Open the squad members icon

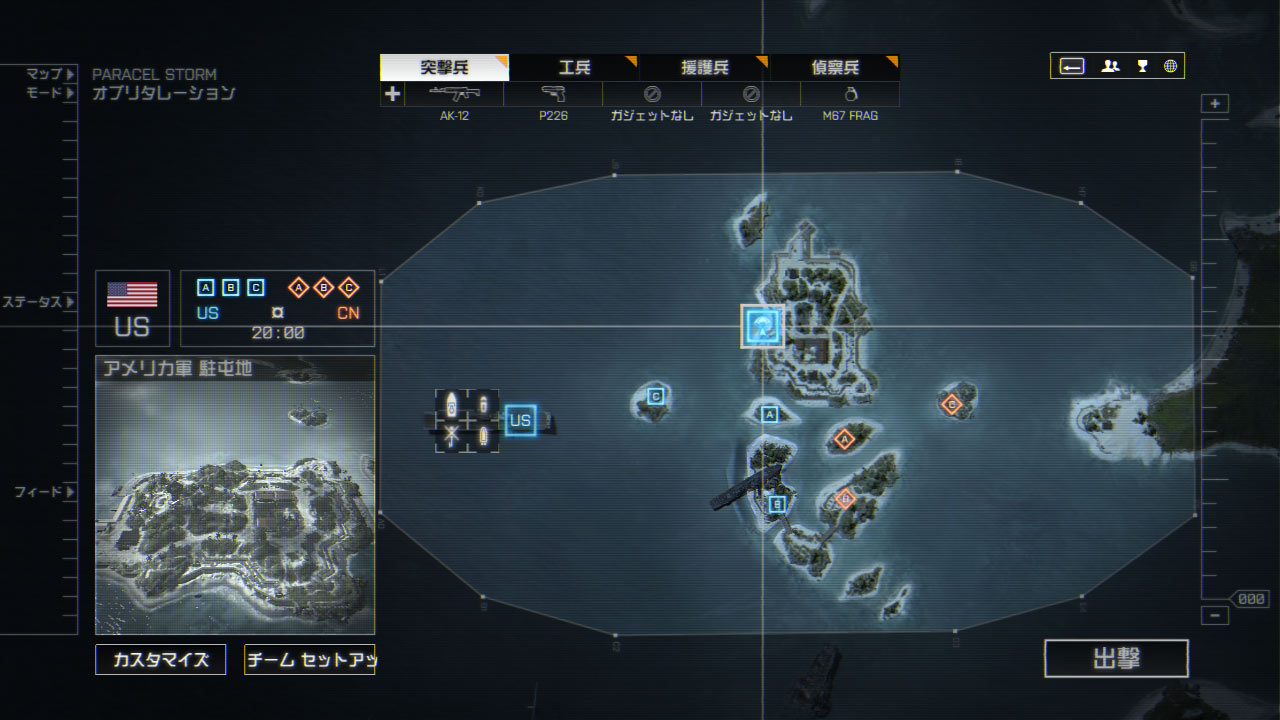click(x=1110, y=67)
